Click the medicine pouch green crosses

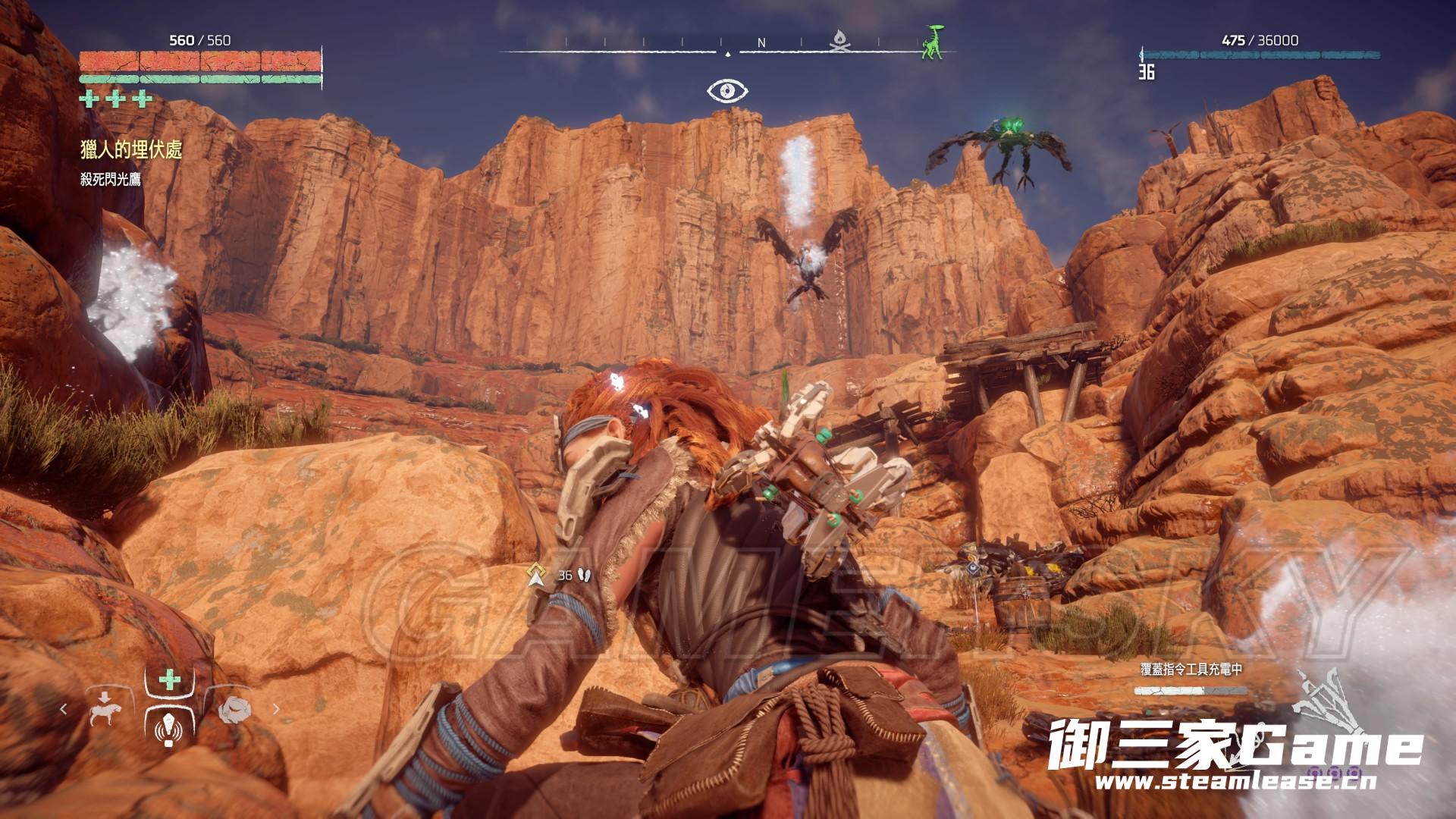pos(115,99)
